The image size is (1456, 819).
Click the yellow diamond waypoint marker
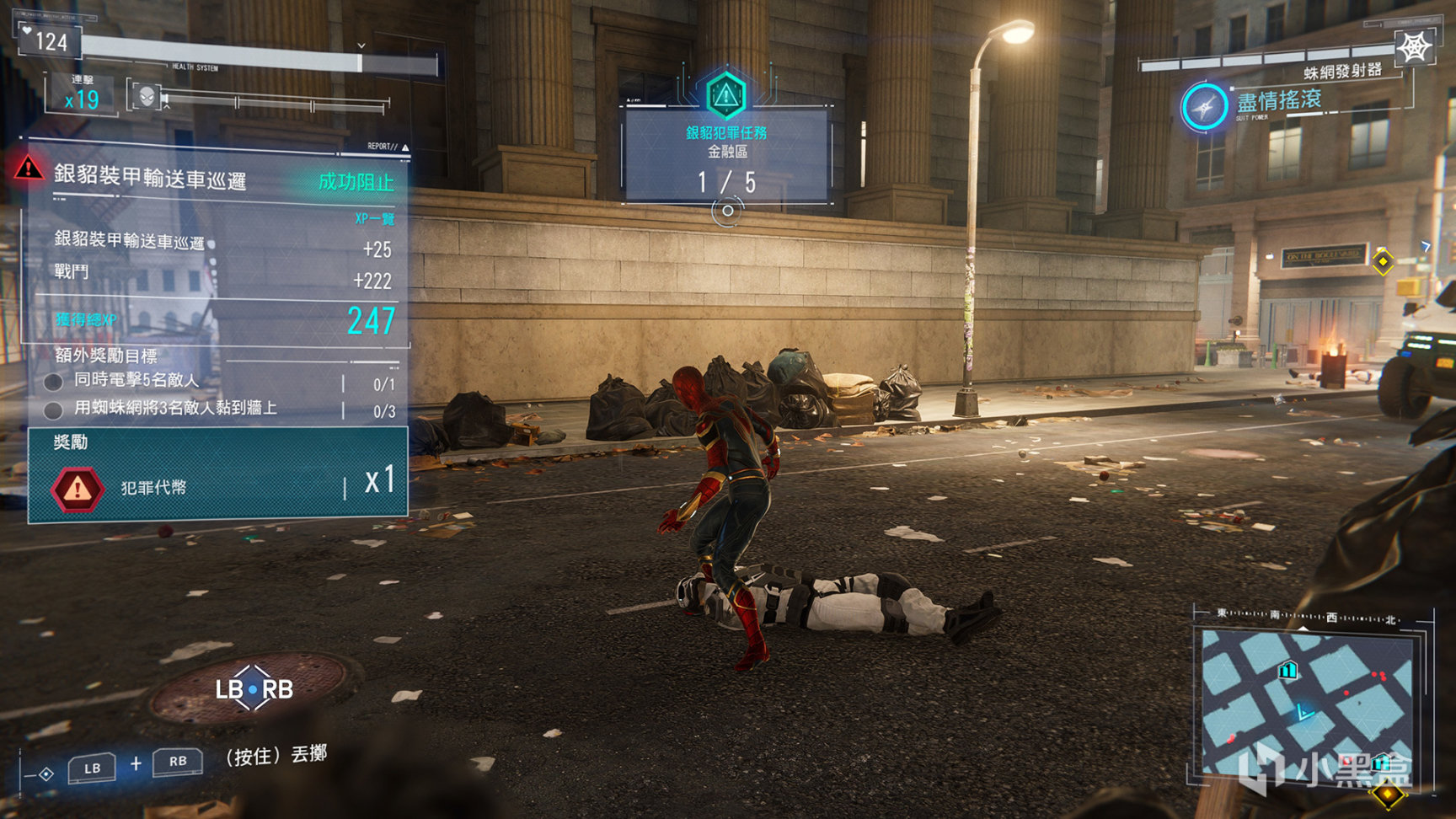pyautogui.click(x=1382, y=261)
